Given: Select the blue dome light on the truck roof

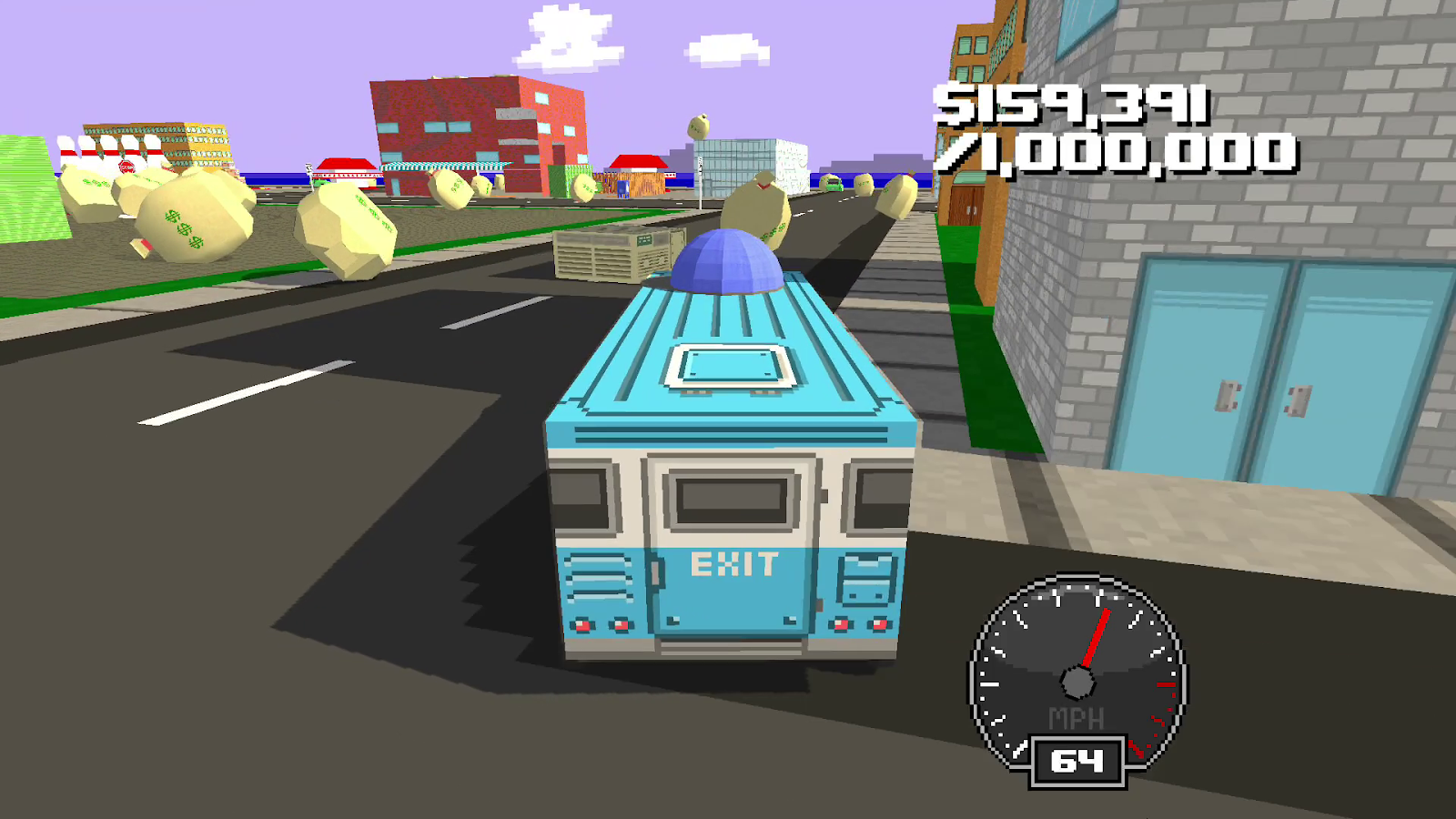Looking at the screenshot, I should click(x=728, y=264).
